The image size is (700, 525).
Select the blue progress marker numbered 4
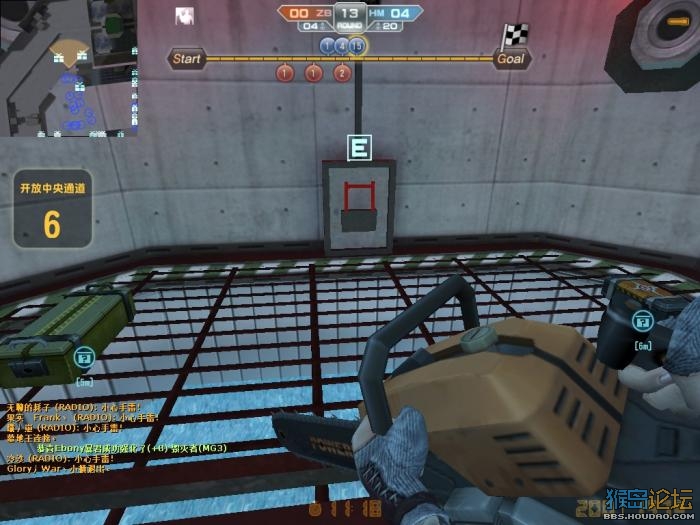(342, 45)
